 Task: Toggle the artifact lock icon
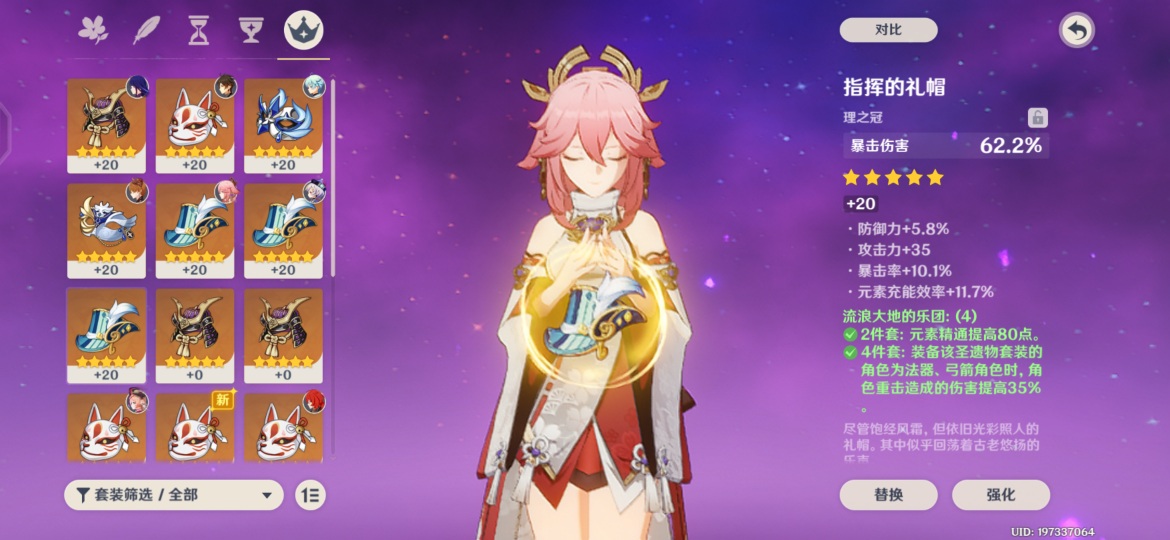(x=1037, y=118)
